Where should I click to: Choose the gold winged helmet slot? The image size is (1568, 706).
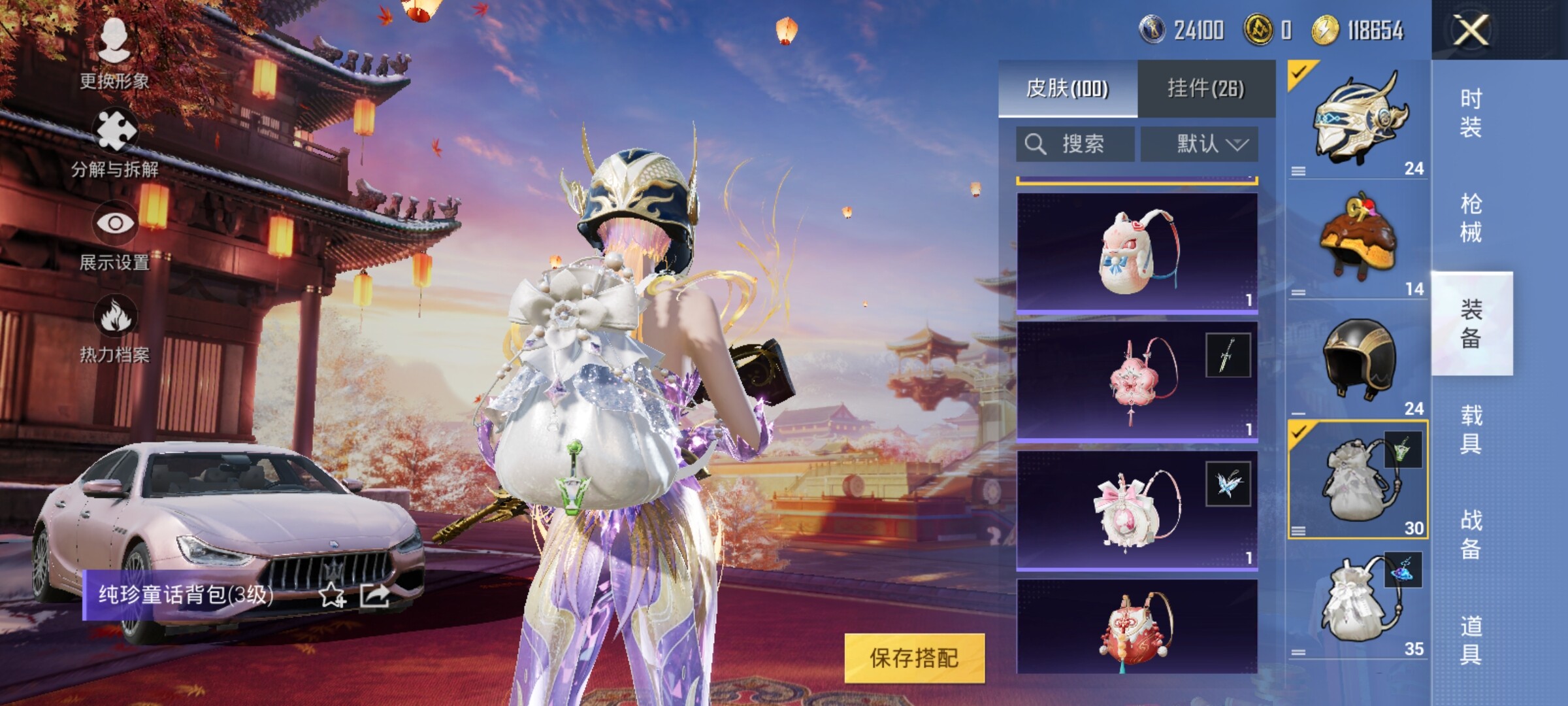pyautogui.click(x=1358, y=119)
